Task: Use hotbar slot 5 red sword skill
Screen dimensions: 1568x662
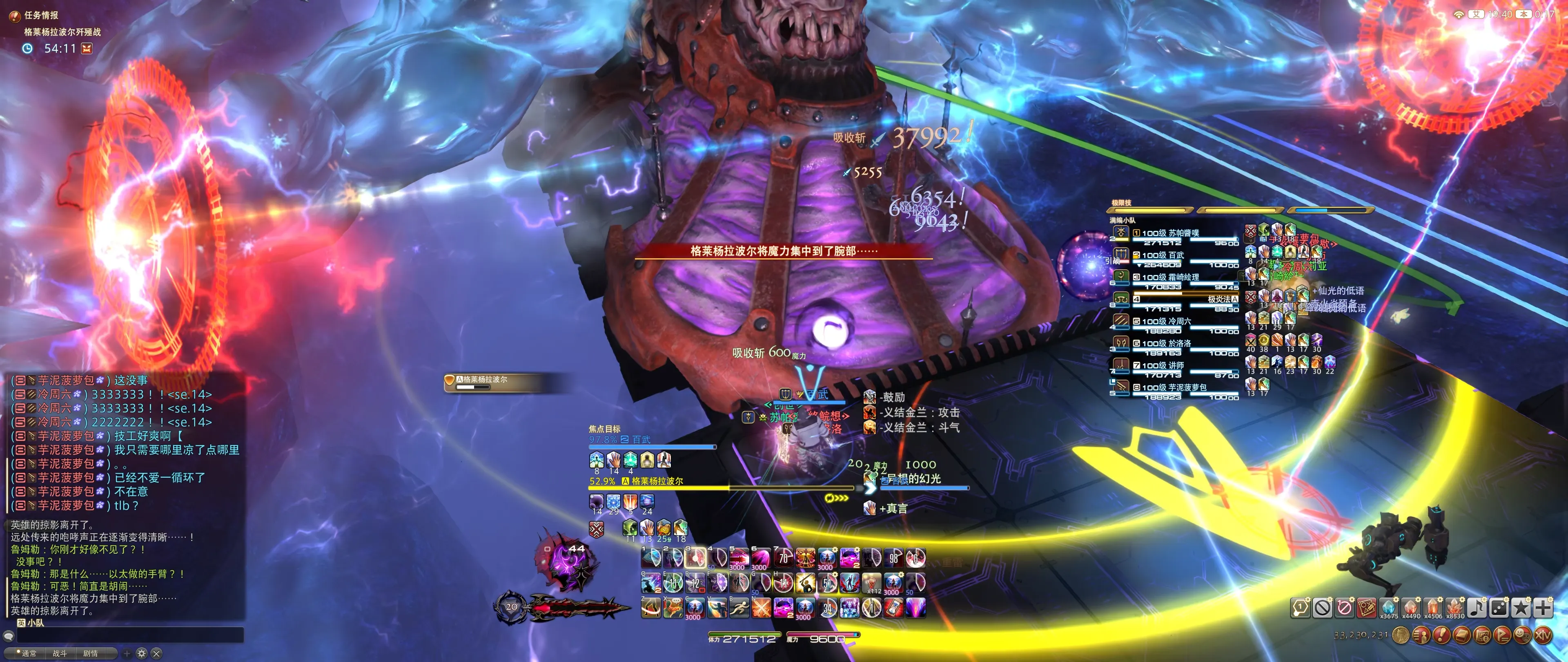Action: tap(739, 557)
